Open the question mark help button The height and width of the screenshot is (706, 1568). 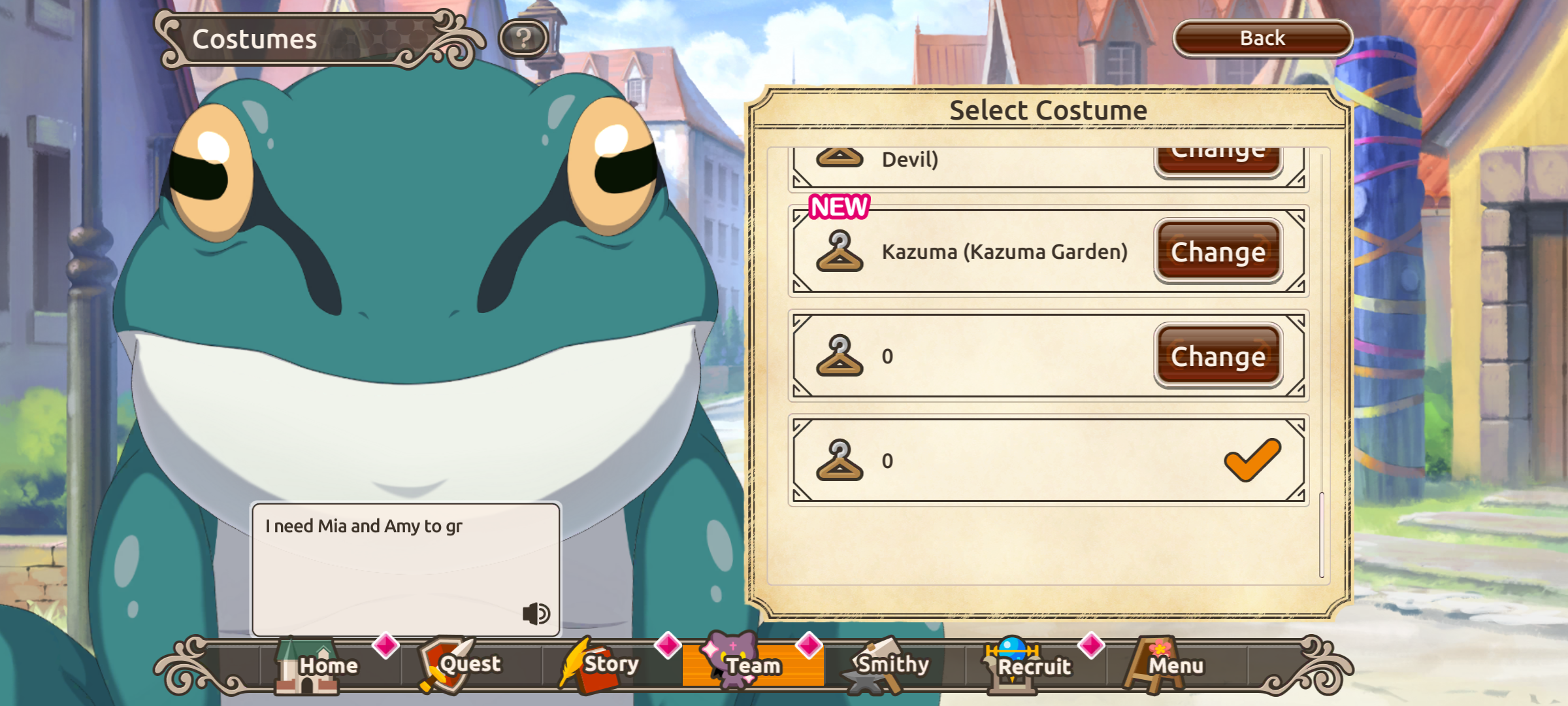click(x=523, y=39)
